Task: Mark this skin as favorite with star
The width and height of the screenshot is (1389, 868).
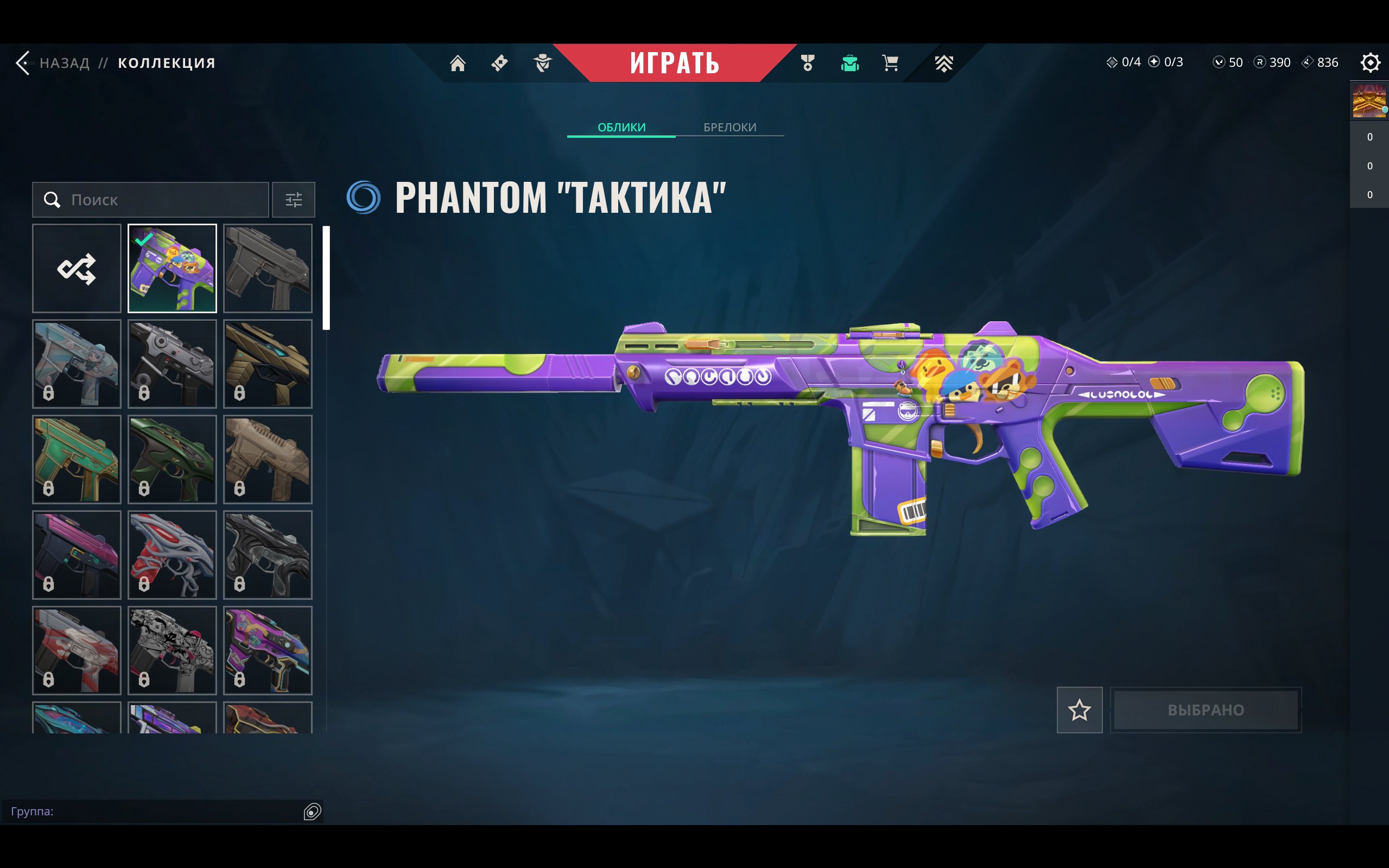Action: click(1079, 710)
